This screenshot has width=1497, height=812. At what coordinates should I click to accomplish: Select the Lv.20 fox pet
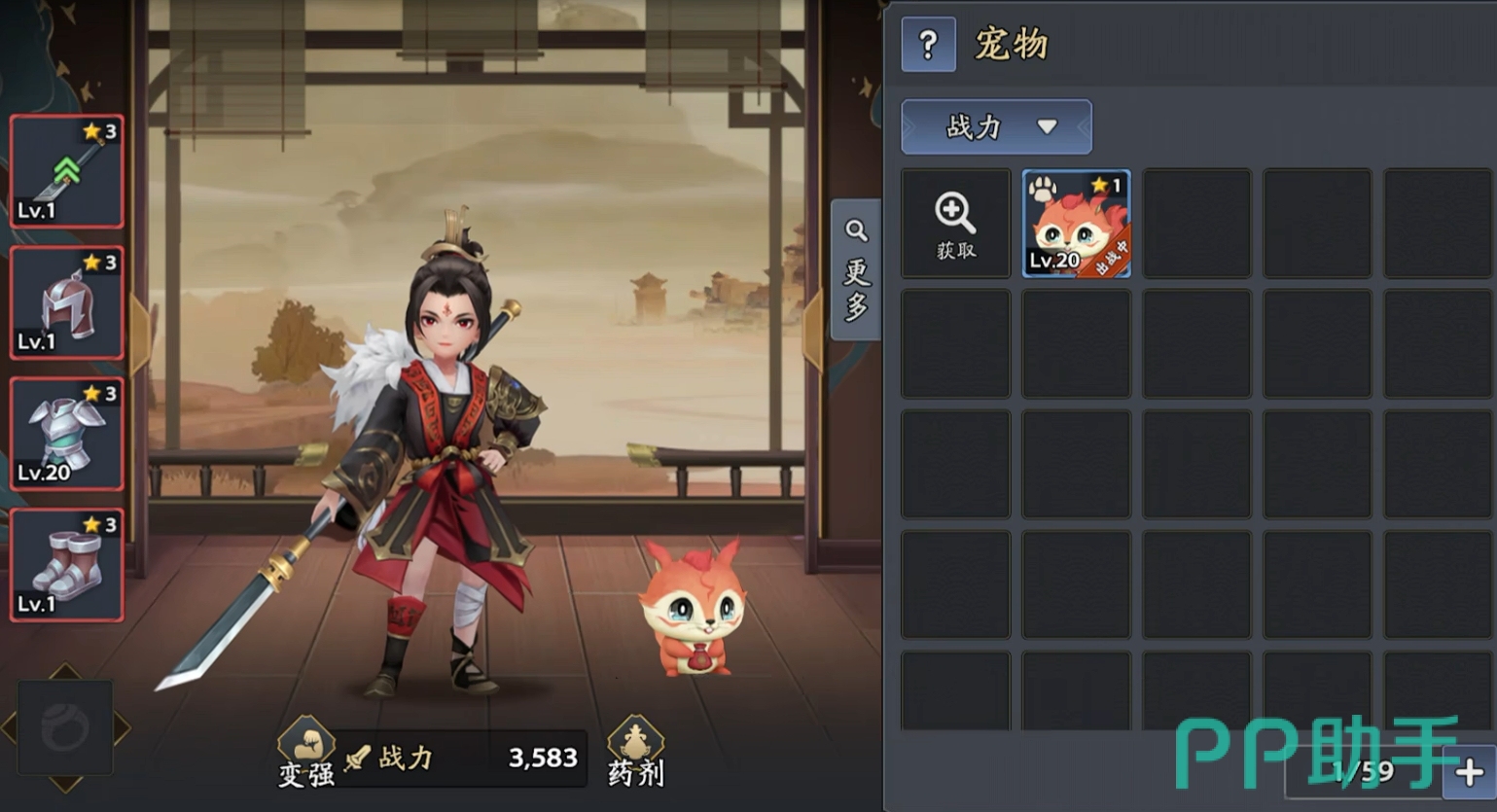1076,224
